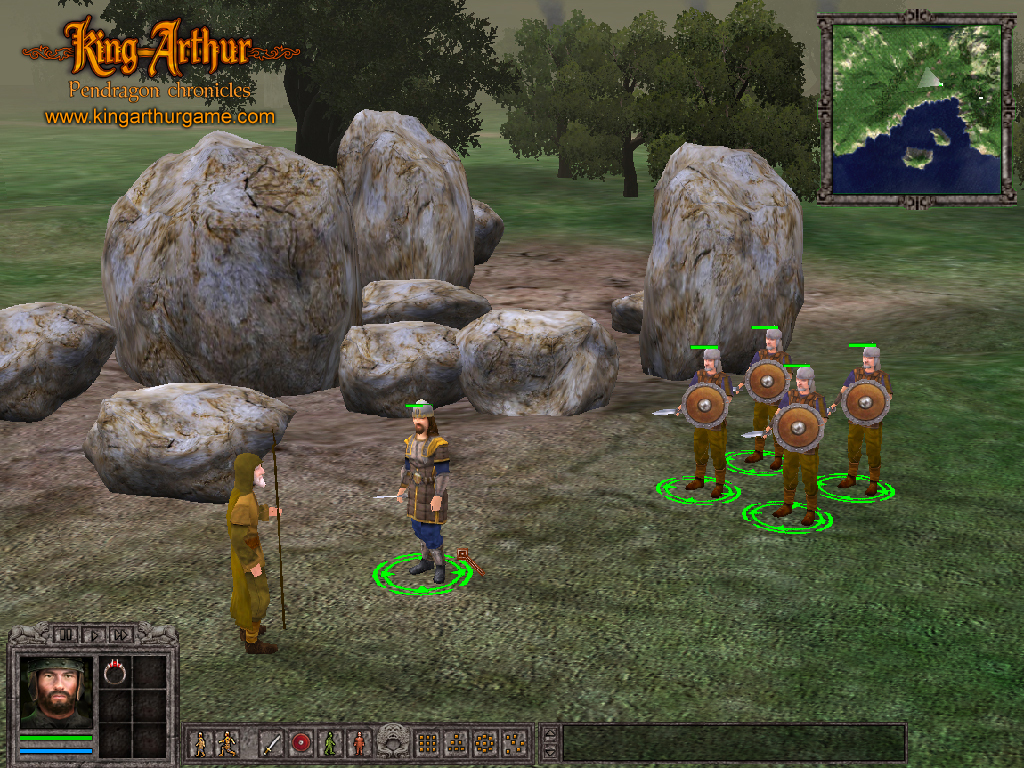The width and height of the screenshot is (1024, 768).
Task: Set game speed to normal play
Action: tap(93, 634)
